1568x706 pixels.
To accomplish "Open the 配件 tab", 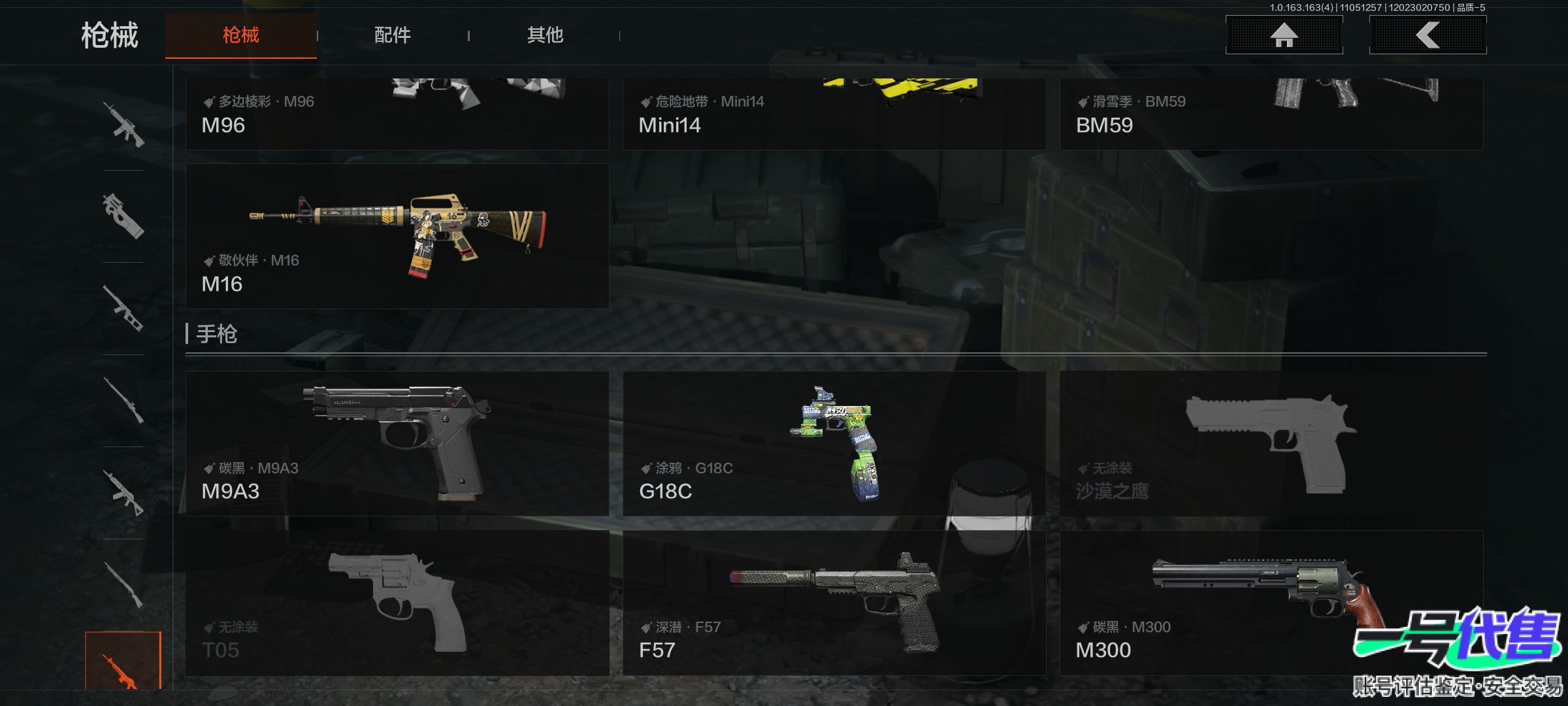I will pos(392,35).
